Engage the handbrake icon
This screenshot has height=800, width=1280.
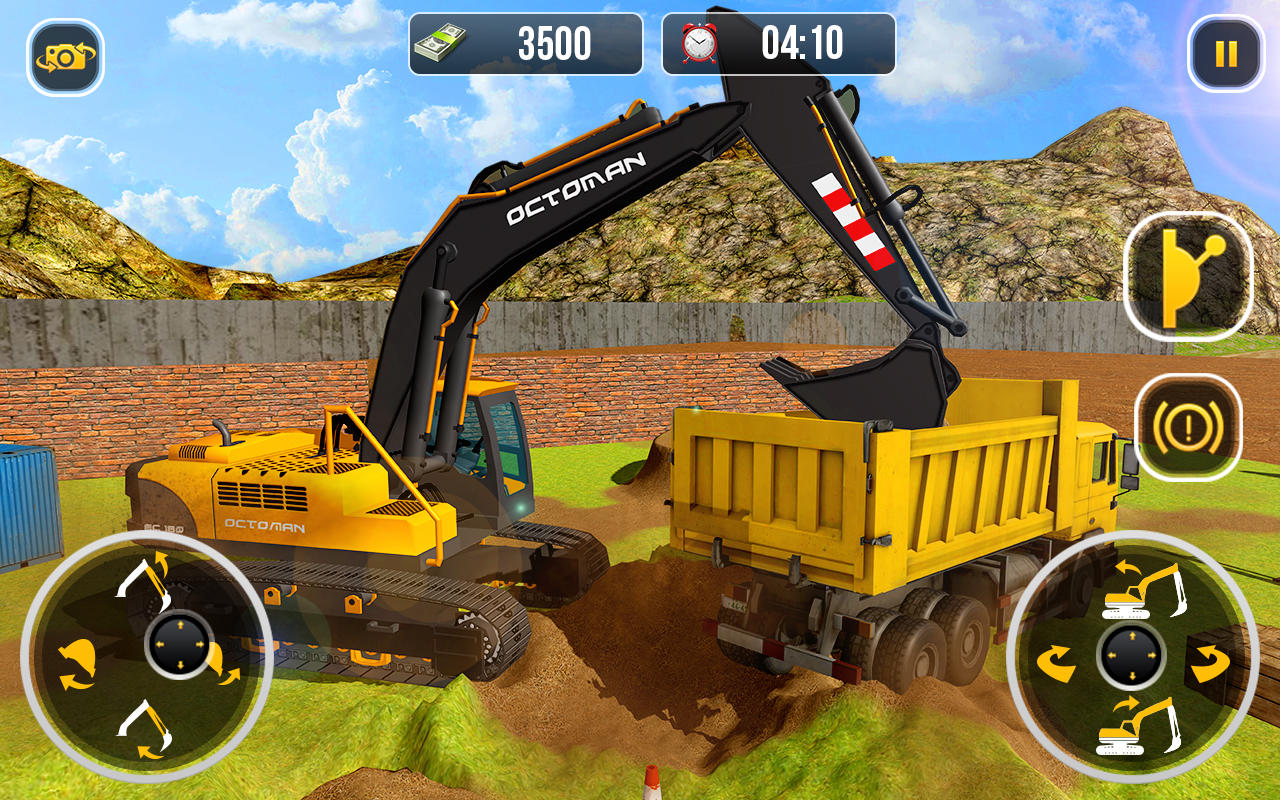(1186, 428)
